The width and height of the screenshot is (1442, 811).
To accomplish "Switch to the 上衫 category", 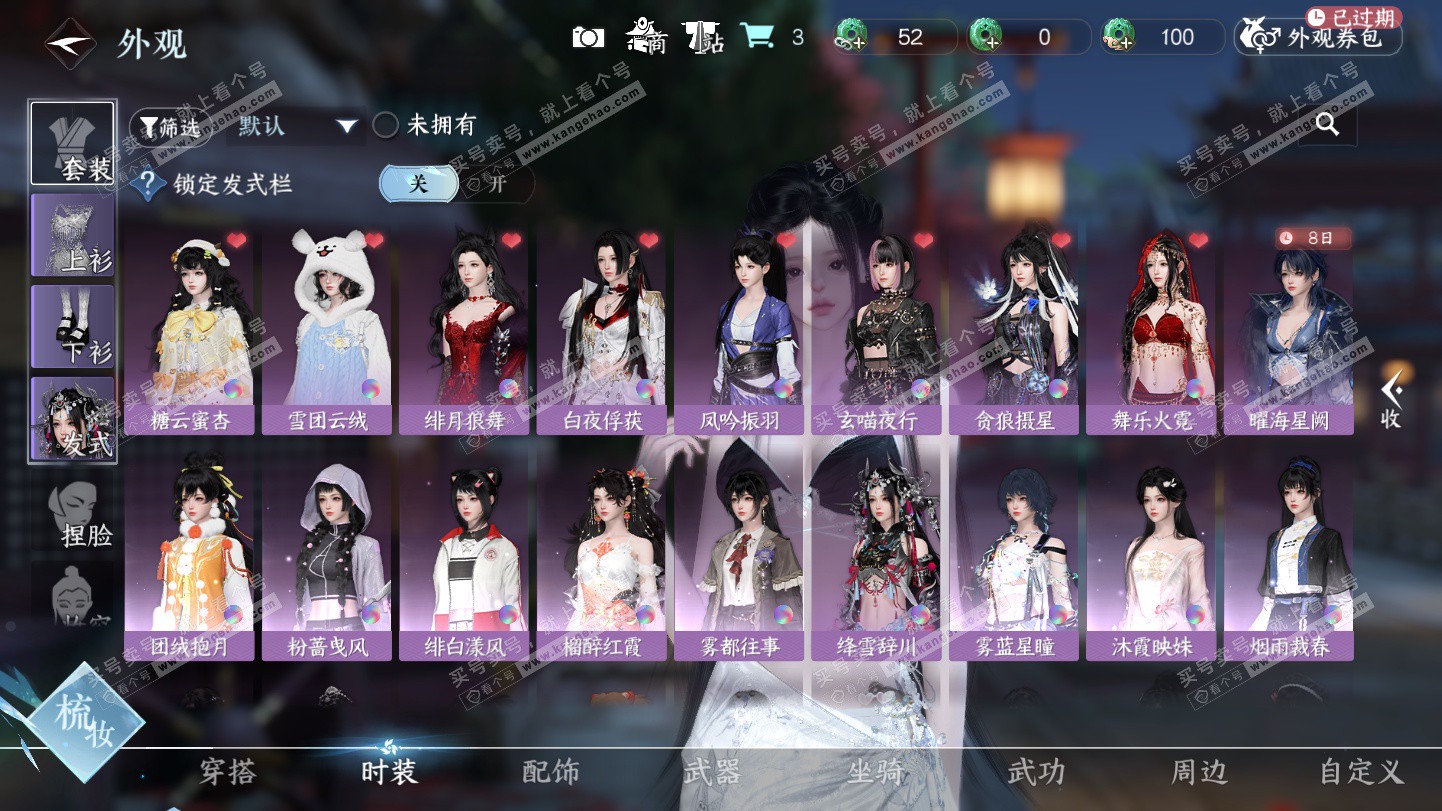I will coord(72,235).
